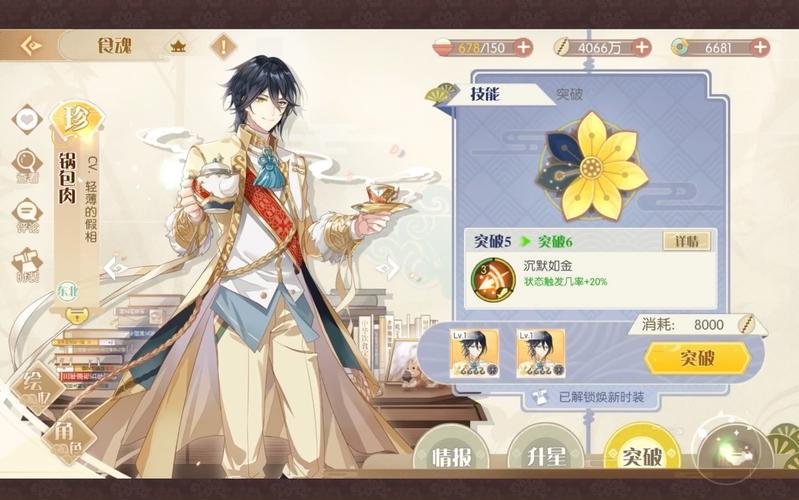
Task: Add stamina with the plus button
Action: point(523,47)
